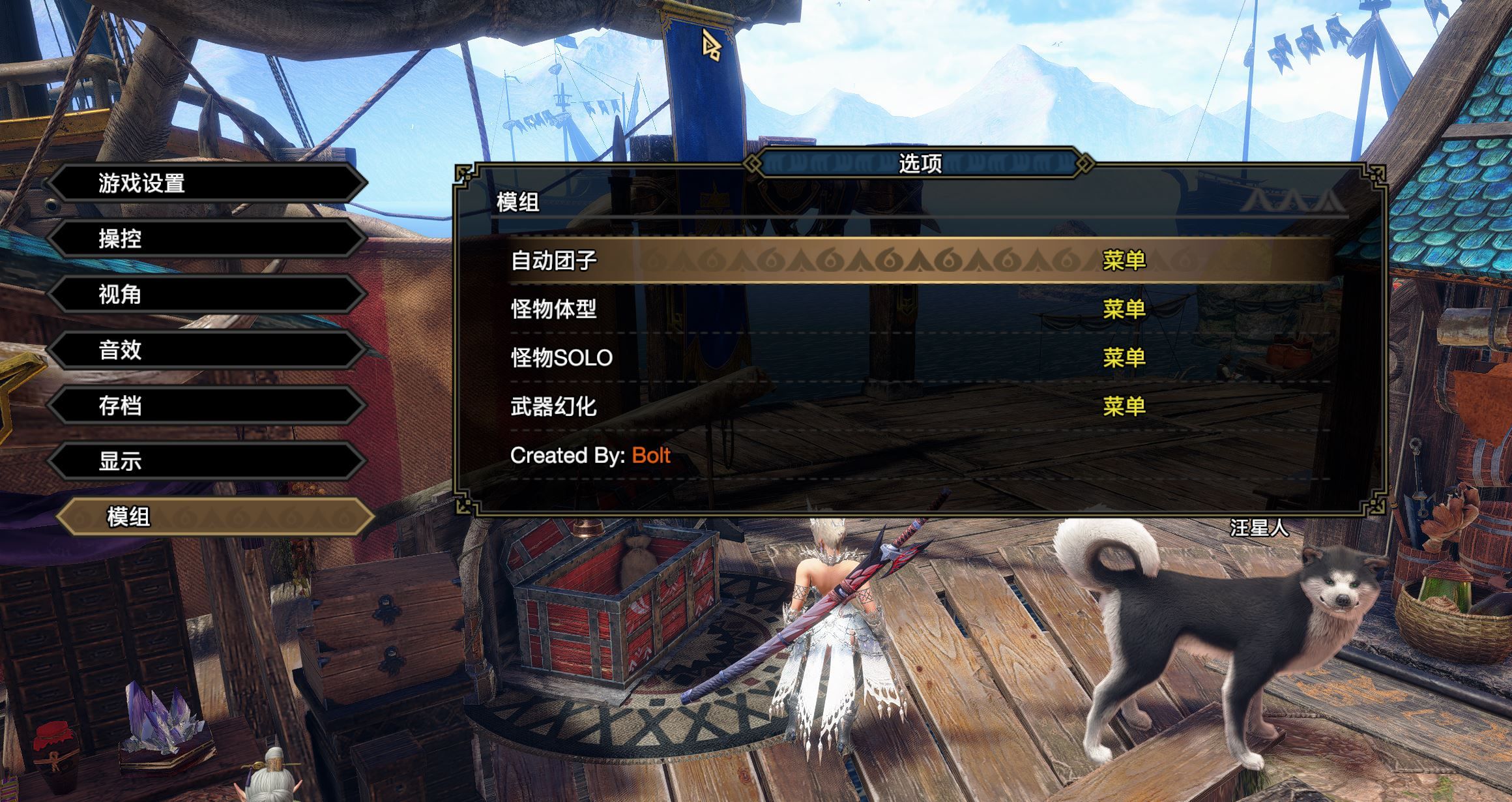Select the highlighted 模组 sidebar tab
The height and width of the screenshot is (802, 1512).
209,517
